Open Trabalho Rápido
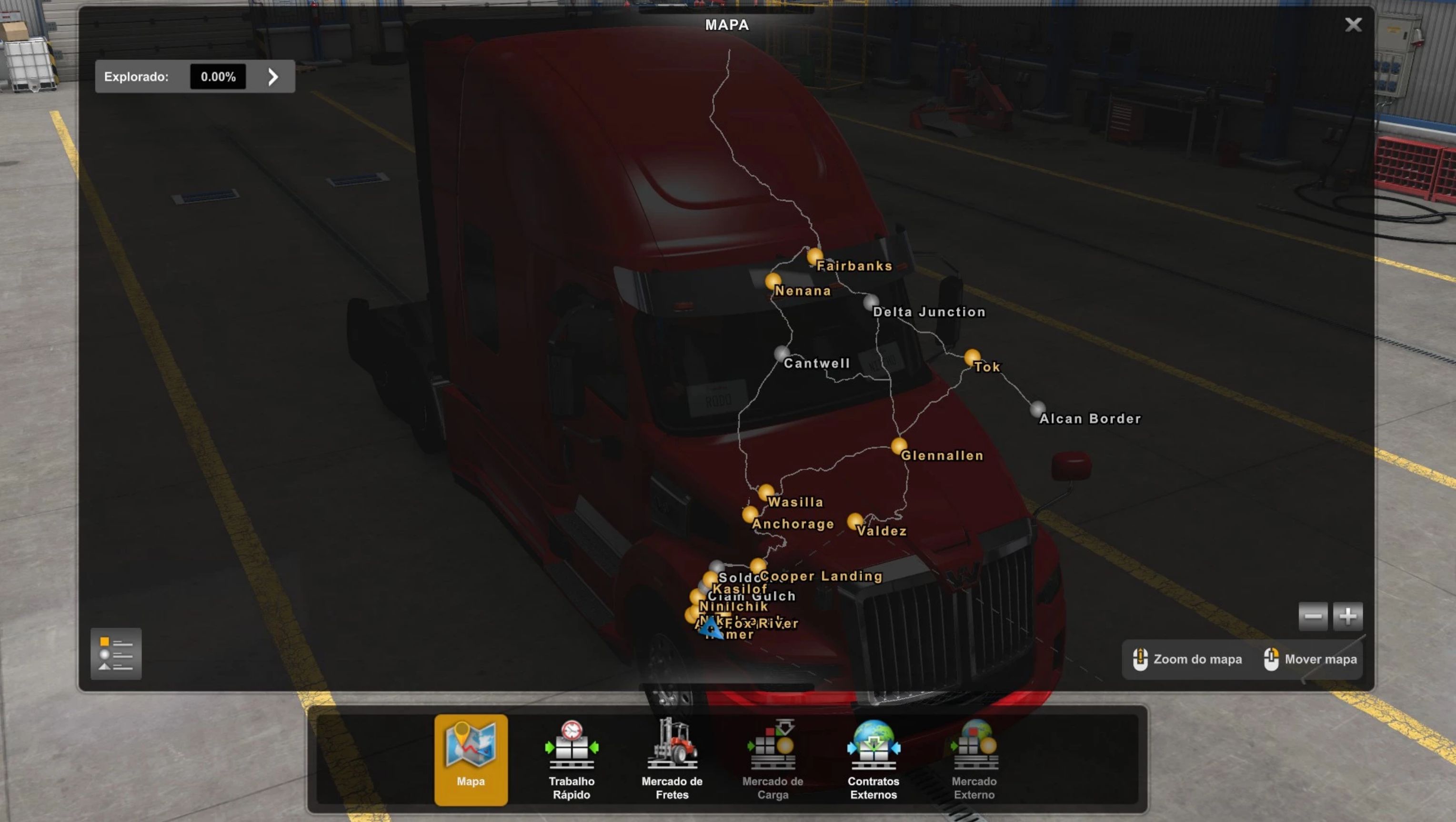Screen dimensions: 1456x822 tap(571, 759)
